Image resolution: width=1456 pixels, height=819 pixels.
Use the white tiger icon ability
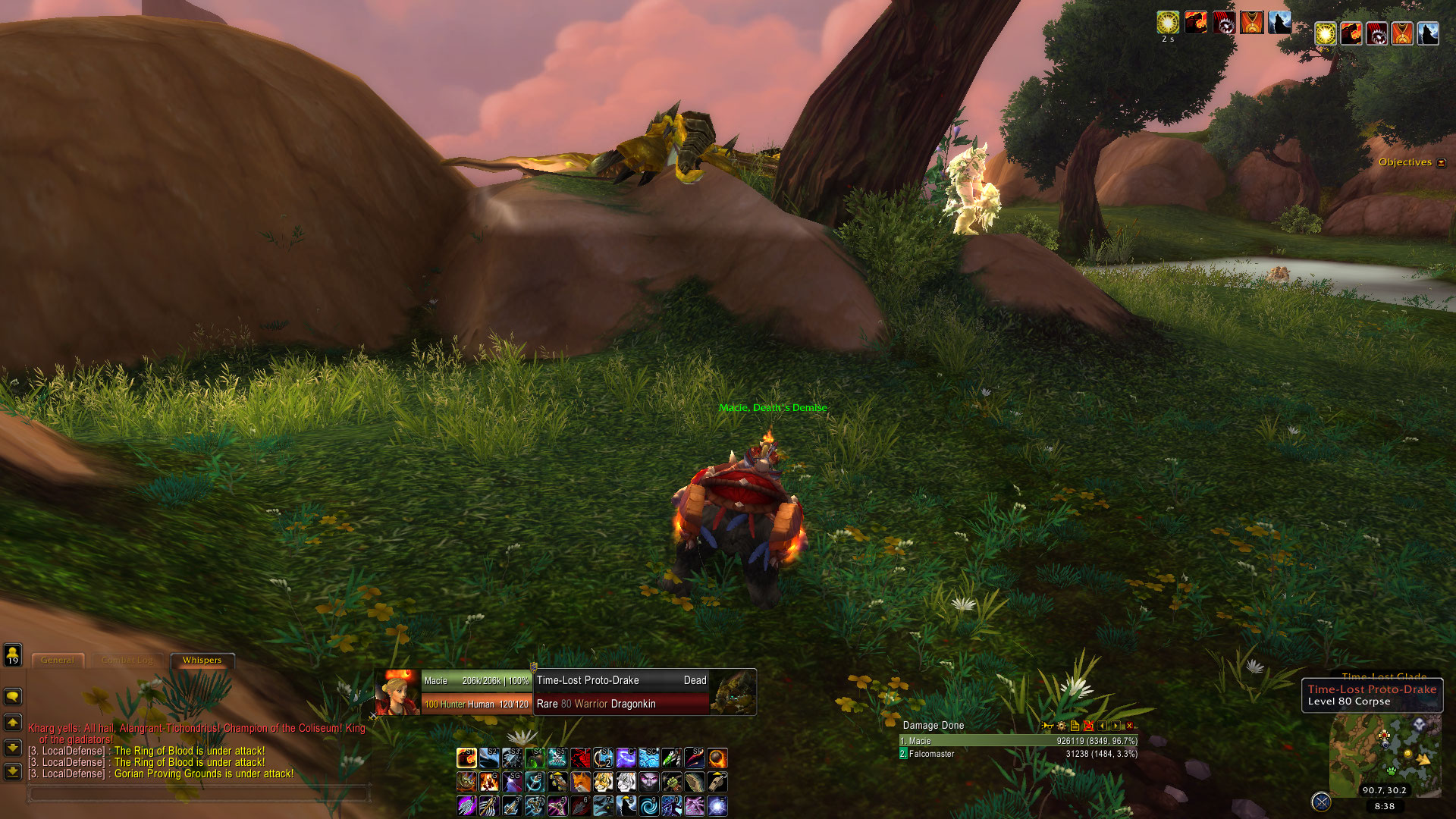tap(626, 782)
